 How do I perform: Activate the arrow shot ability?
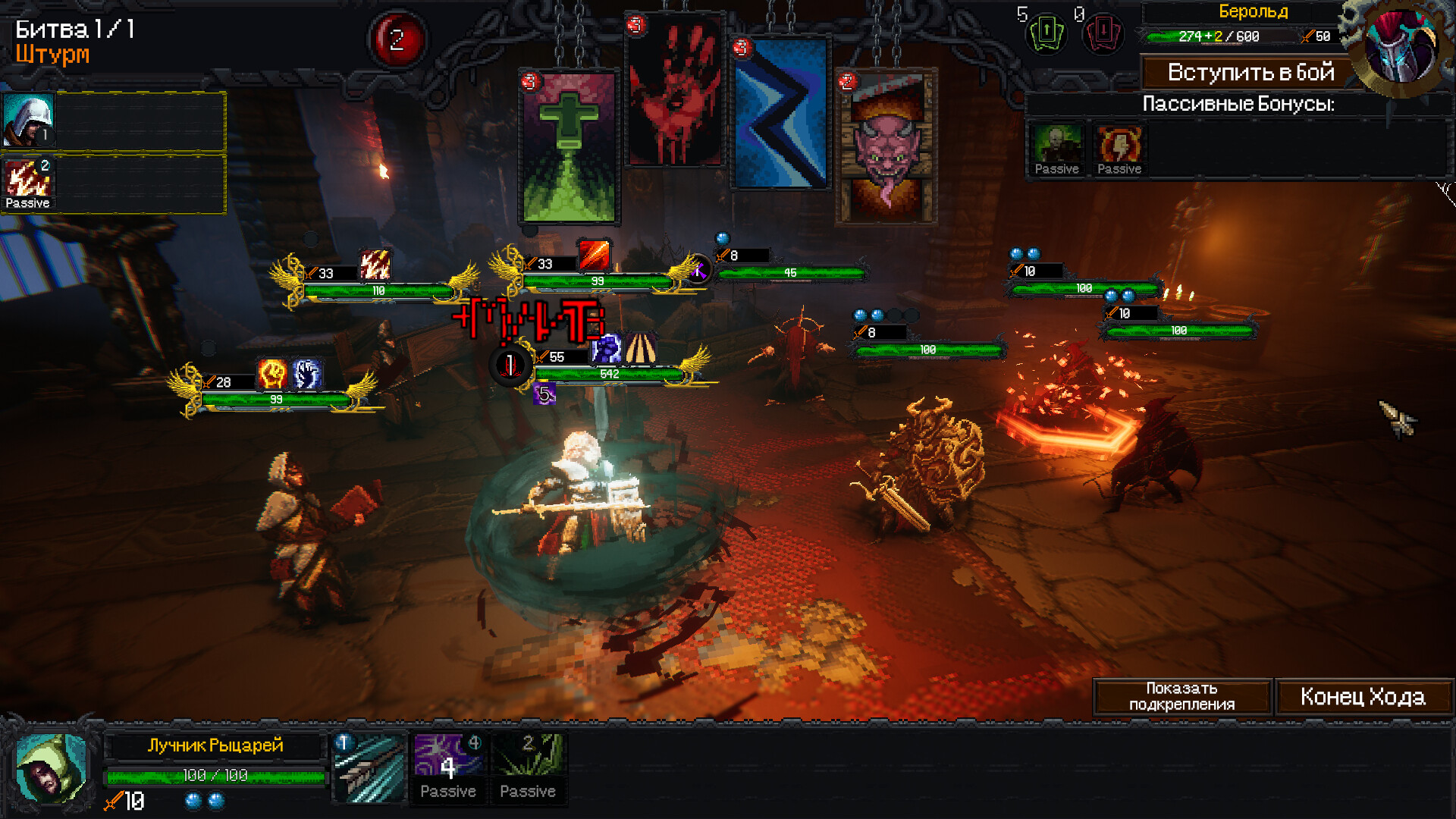pyautogui.click(x=369, y=768)
